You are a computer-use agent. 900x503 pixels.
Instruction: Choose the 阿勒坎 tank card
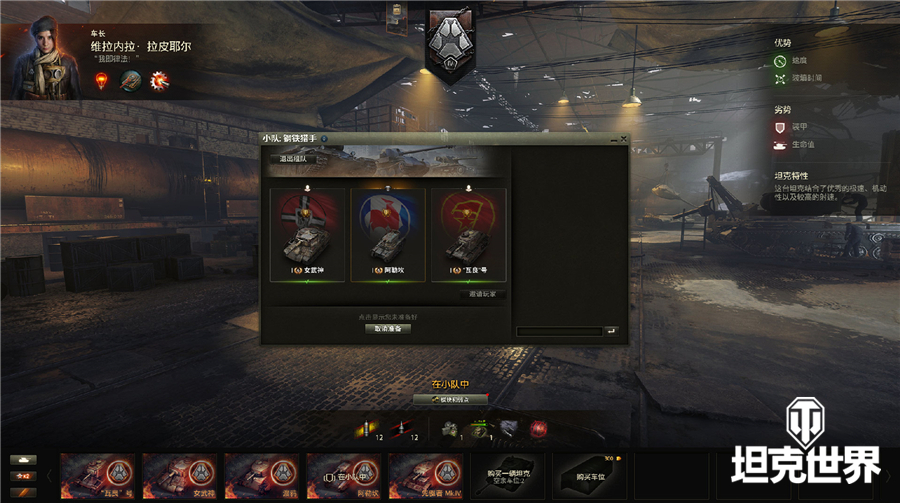pyautogui.click(x=387, y=236)
